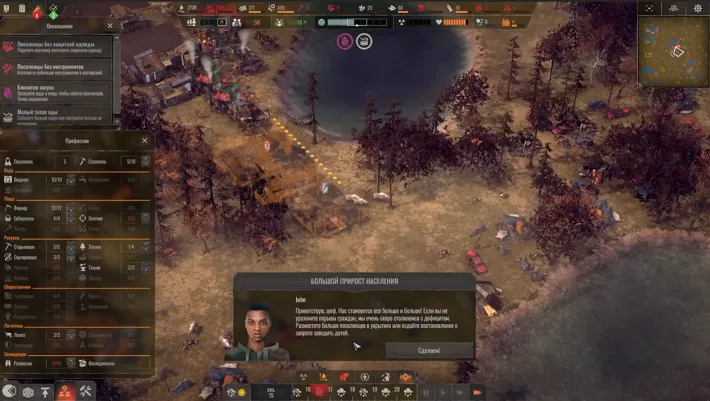Close the Оповещения notifications panel
This screenshot has width=710, height=401.
tap(111, 27)
